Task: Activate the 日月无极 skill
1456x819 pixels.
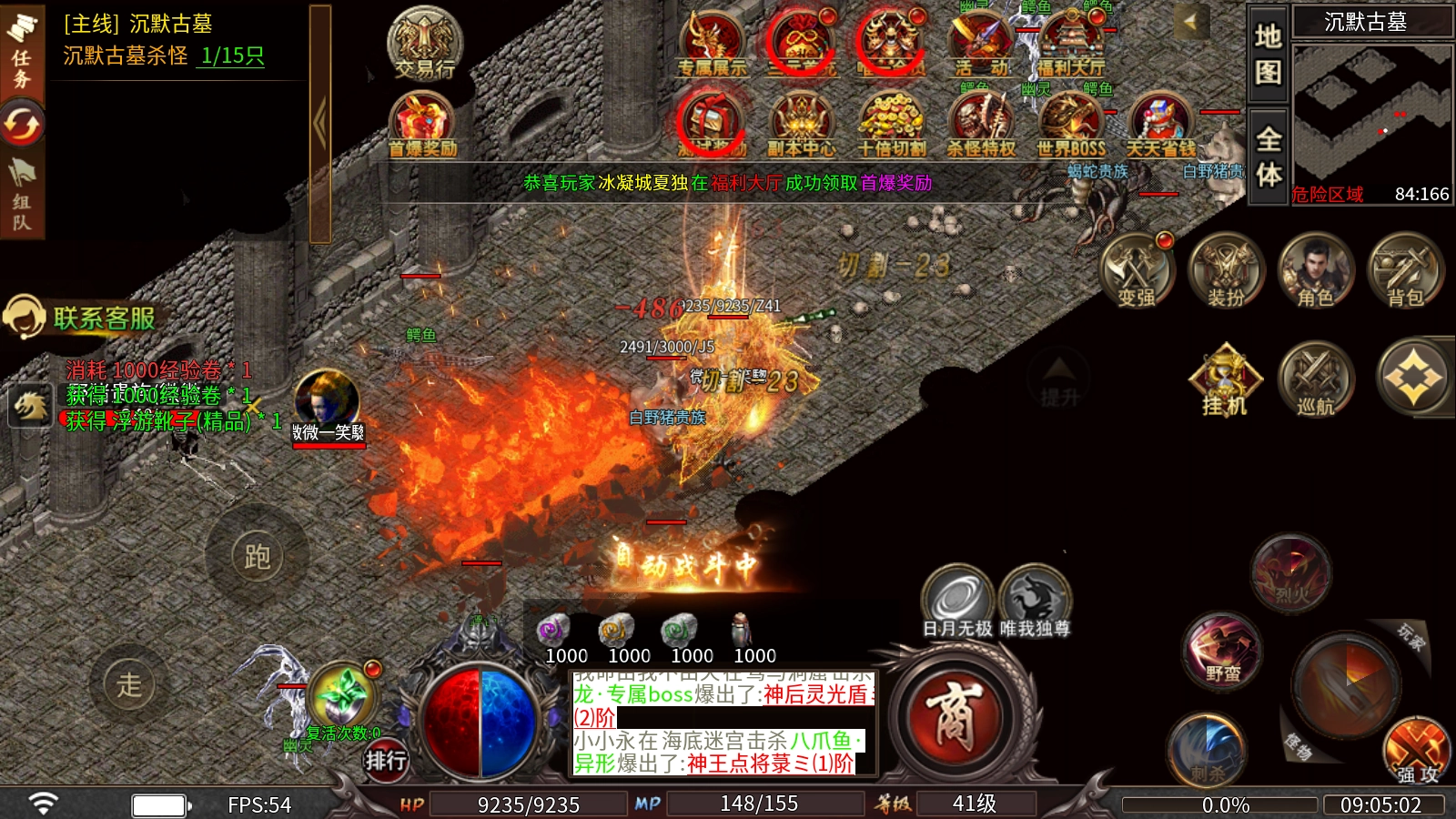Action: (956, 602)
